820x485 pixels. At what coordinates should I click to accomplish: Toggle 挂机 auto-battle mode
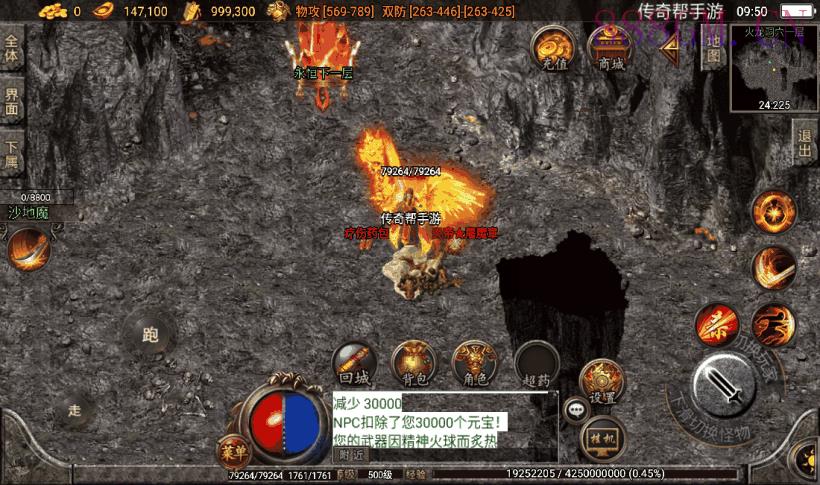point(602,436)
